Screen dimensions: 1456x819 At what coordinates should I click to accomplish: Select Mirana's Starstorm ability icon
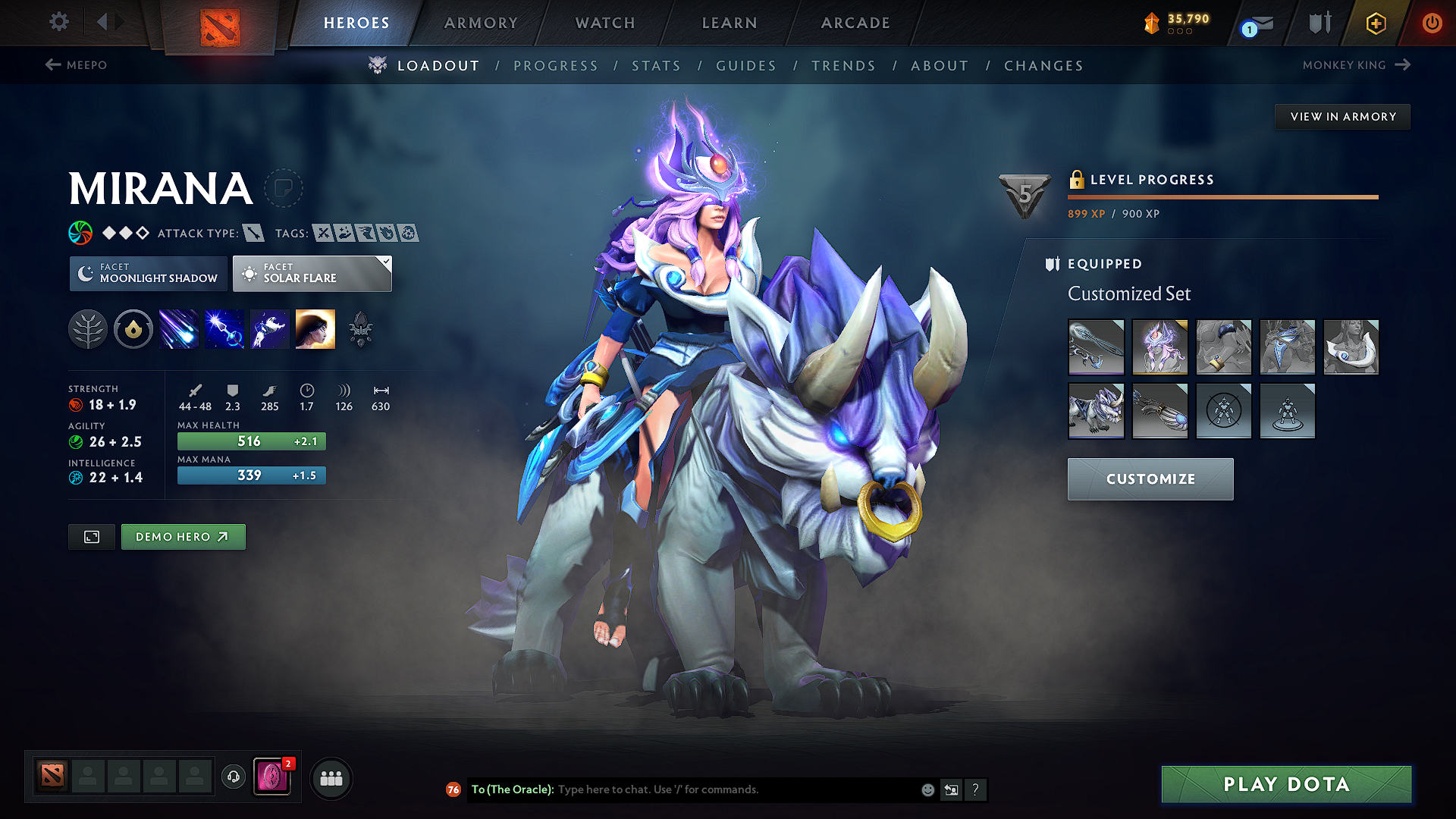coord(178,328)
